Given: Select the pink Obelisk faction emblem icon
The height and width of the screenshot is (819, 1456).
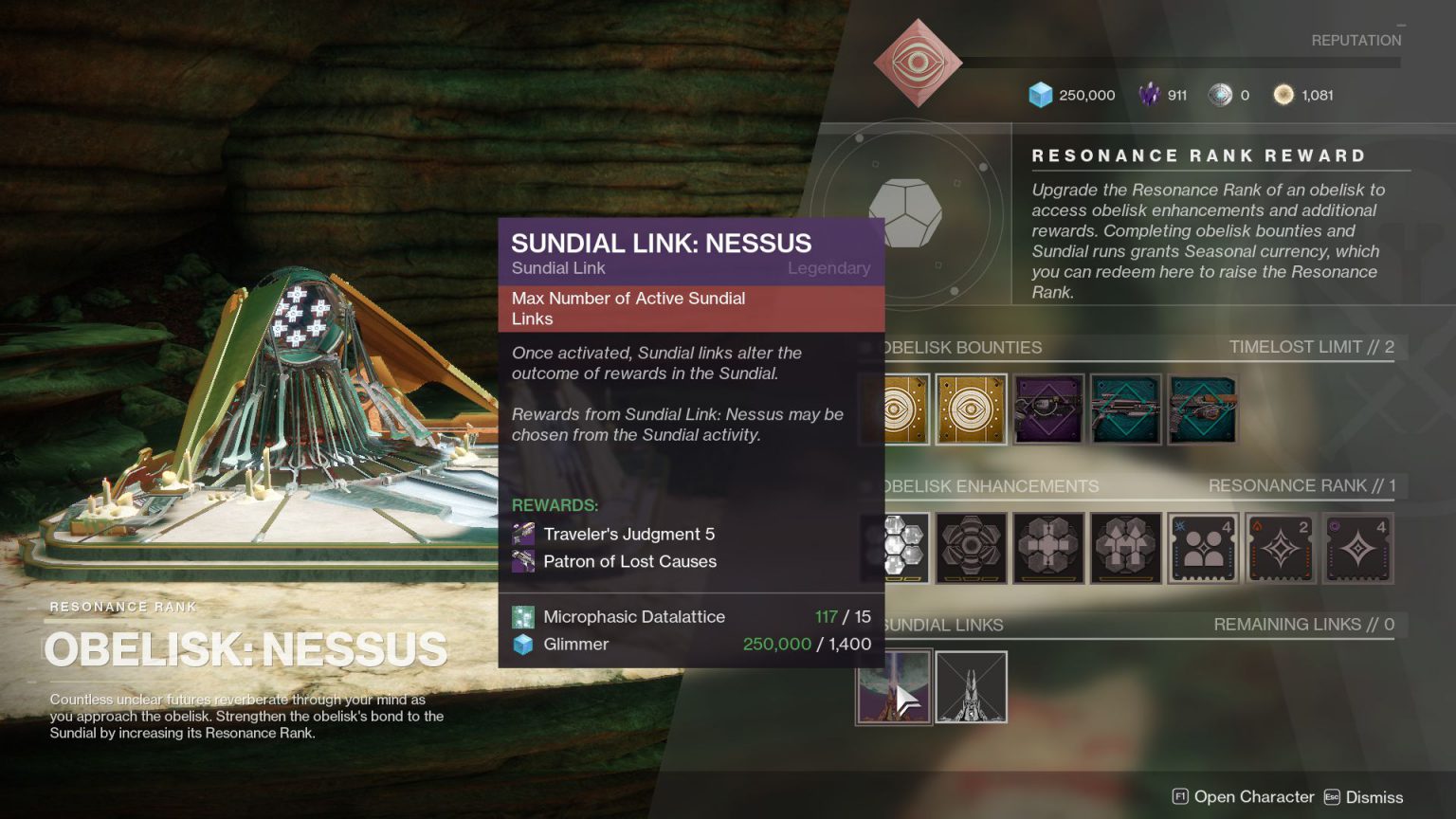Looking at the screenshot, I should pyautogui.click(x=917, y=62).
